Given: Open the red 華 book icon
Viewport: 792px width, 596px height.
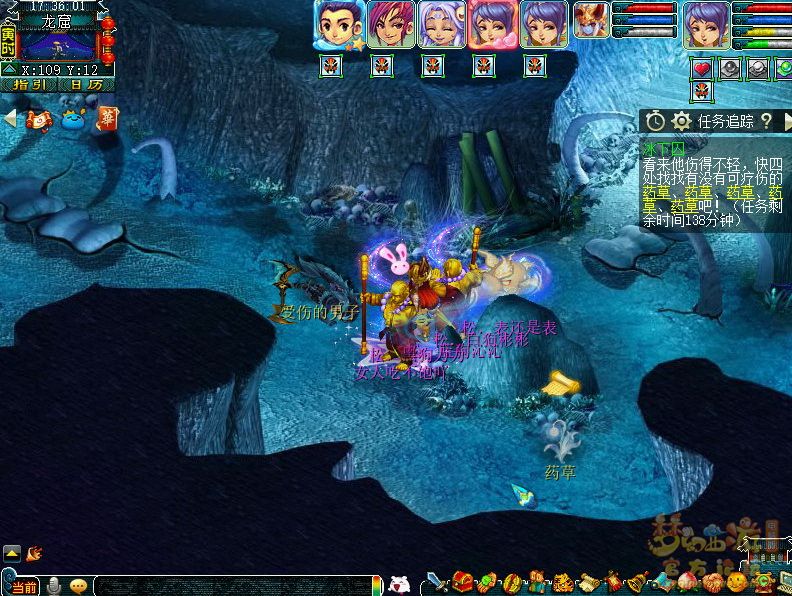Looking at the screenshot, I should [107, 118].
